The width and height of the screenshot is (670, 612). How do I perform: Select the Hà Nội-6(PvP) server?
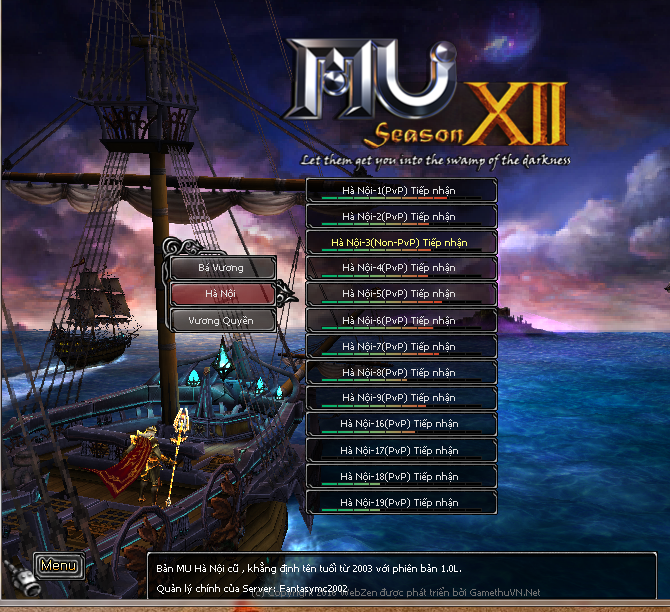point(400,320)
